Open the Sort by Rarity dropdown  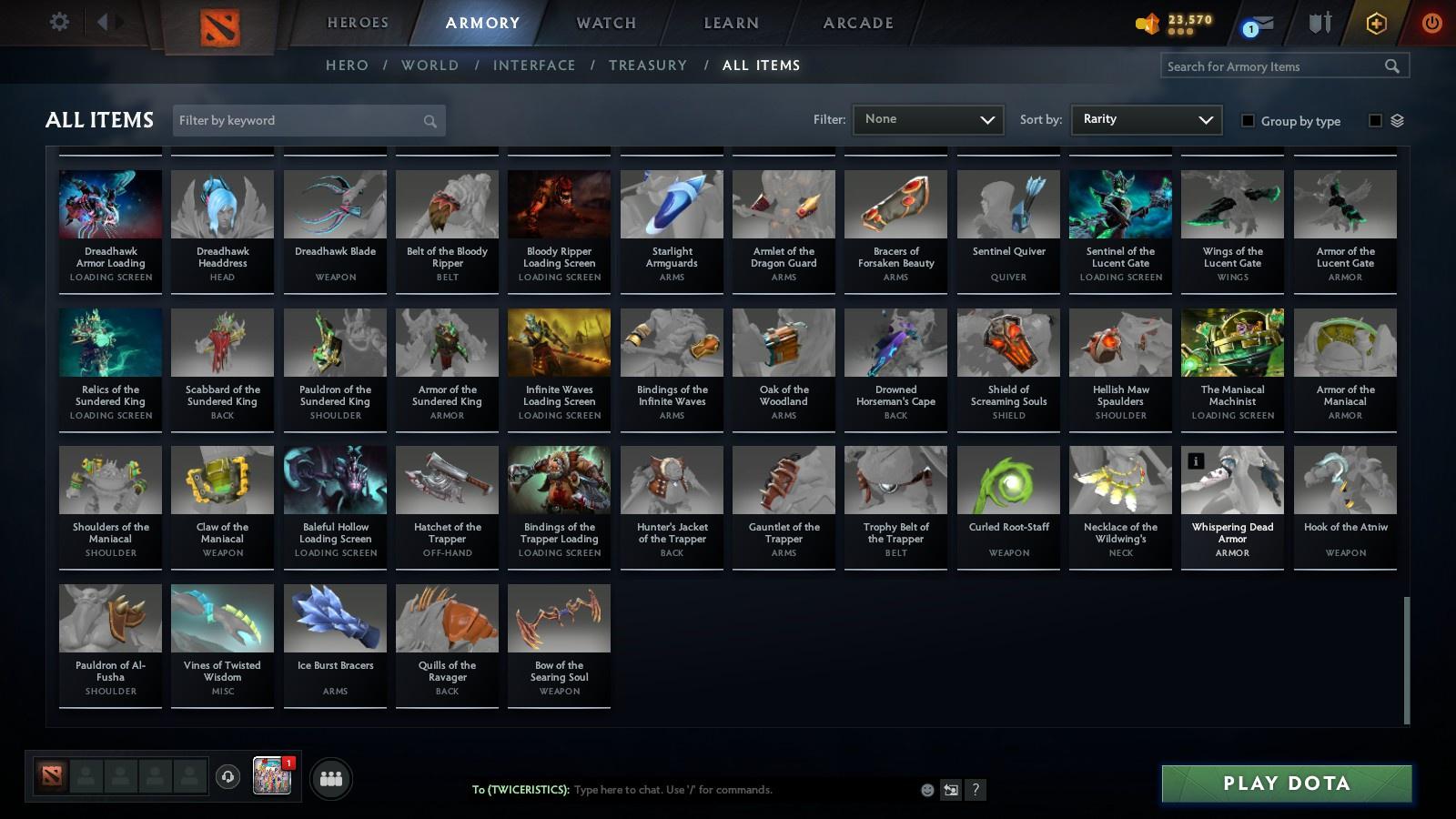point(1146,119)
